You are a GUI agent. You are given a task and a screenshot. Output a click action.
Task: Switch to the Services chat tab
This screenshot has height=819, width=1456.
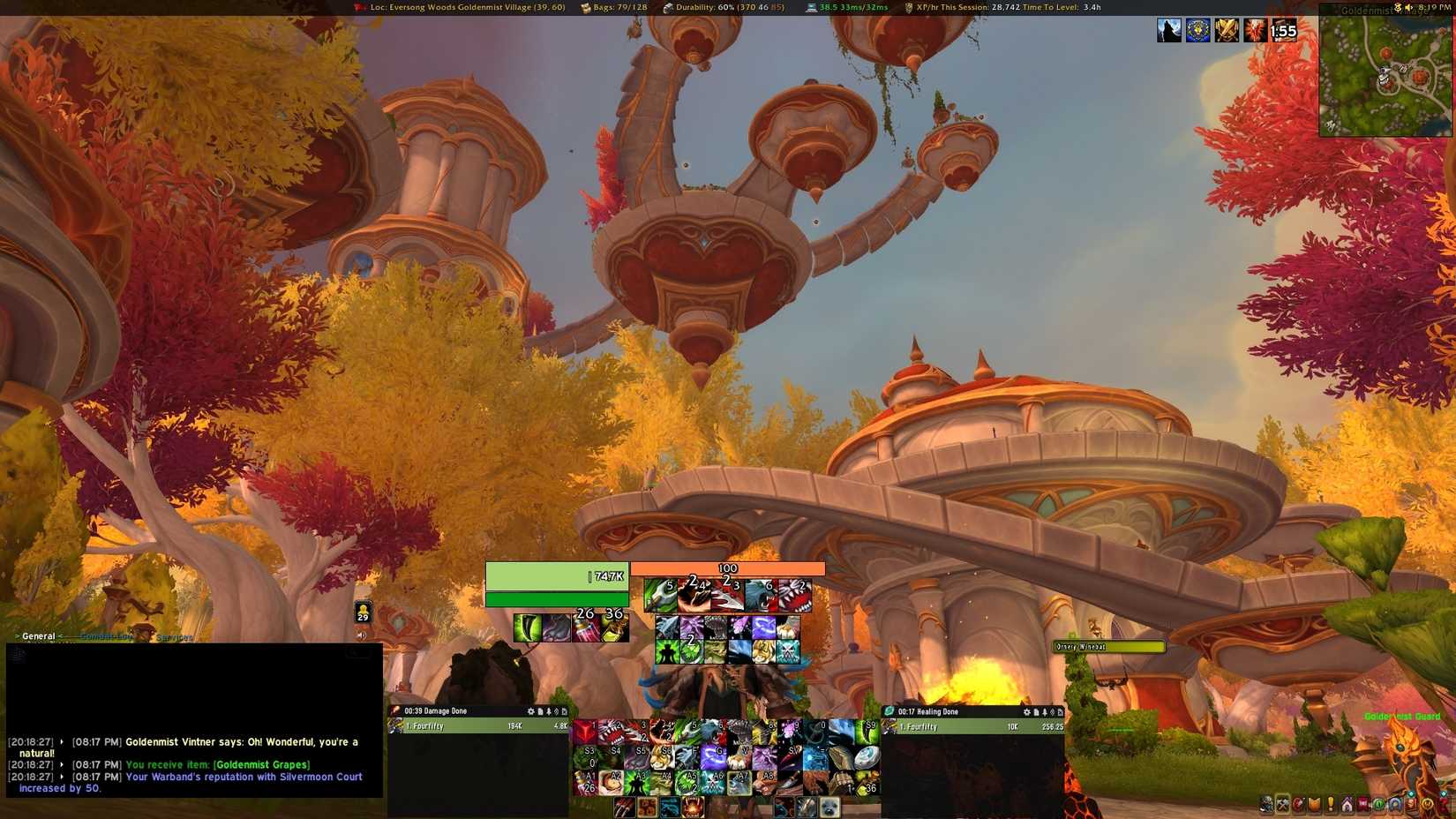(x=173, y=637)
